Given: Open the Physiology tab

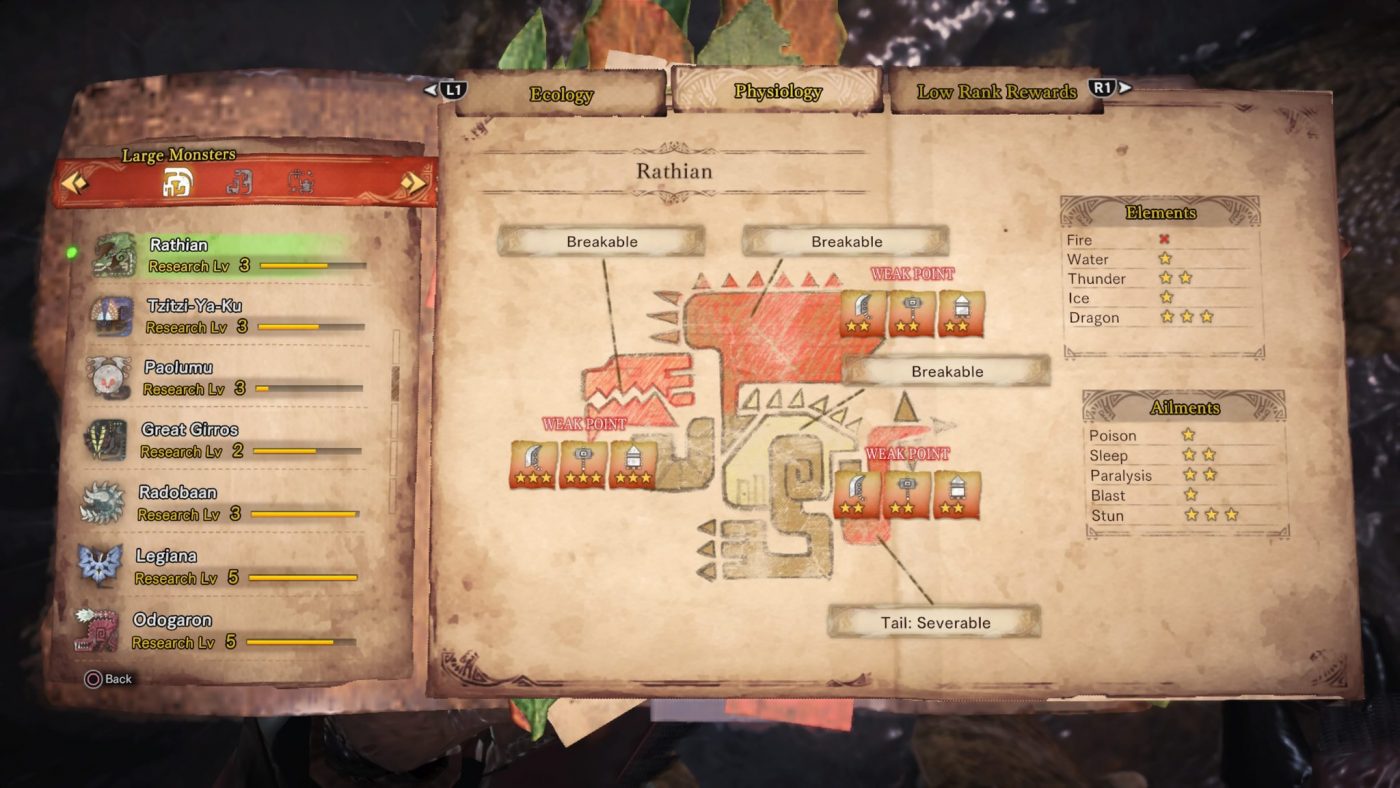Looking at the screenshot, I should click(777, 91).
